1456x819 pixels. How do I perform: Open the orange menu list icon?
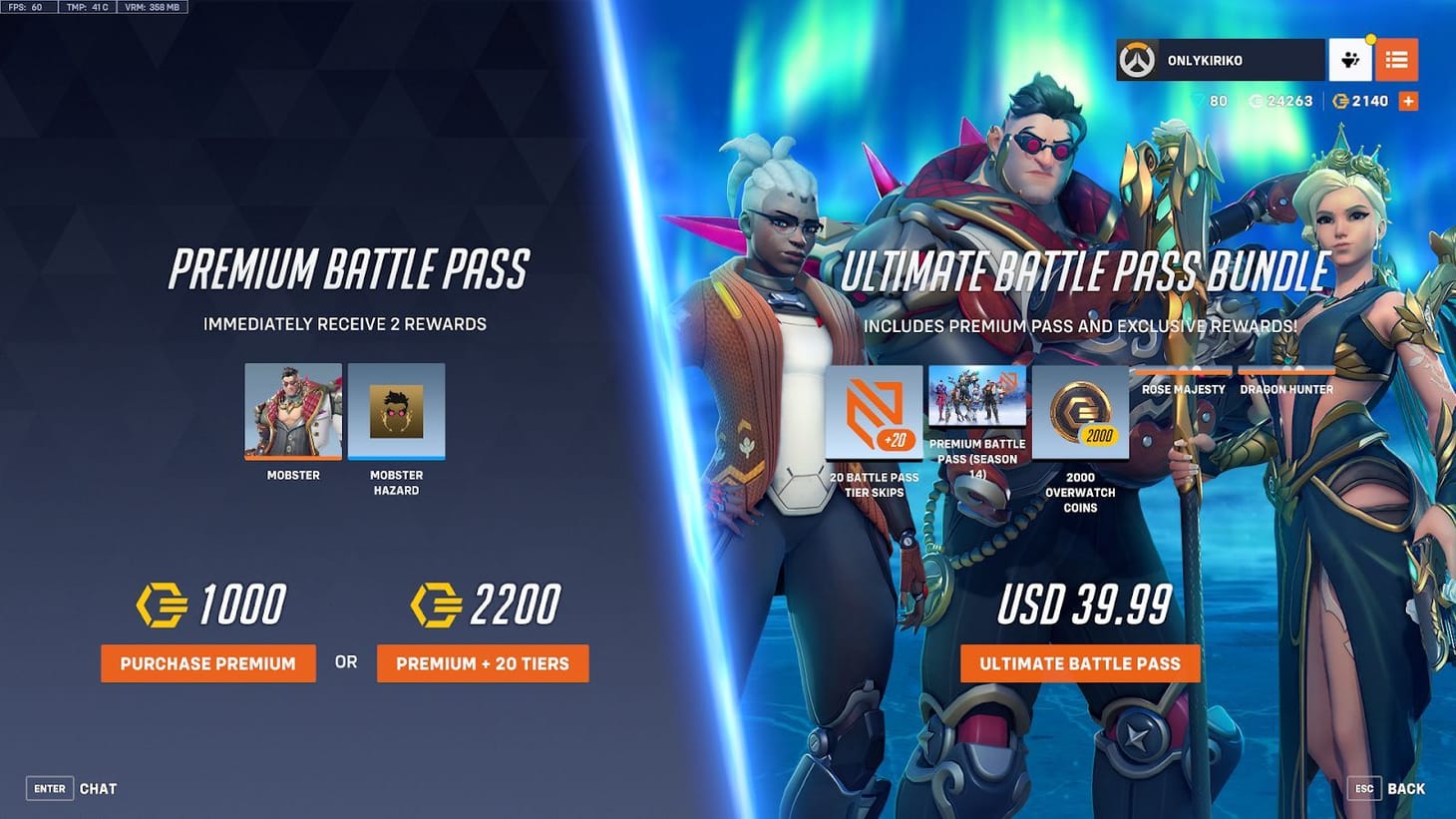click(x=1396, y=60)
